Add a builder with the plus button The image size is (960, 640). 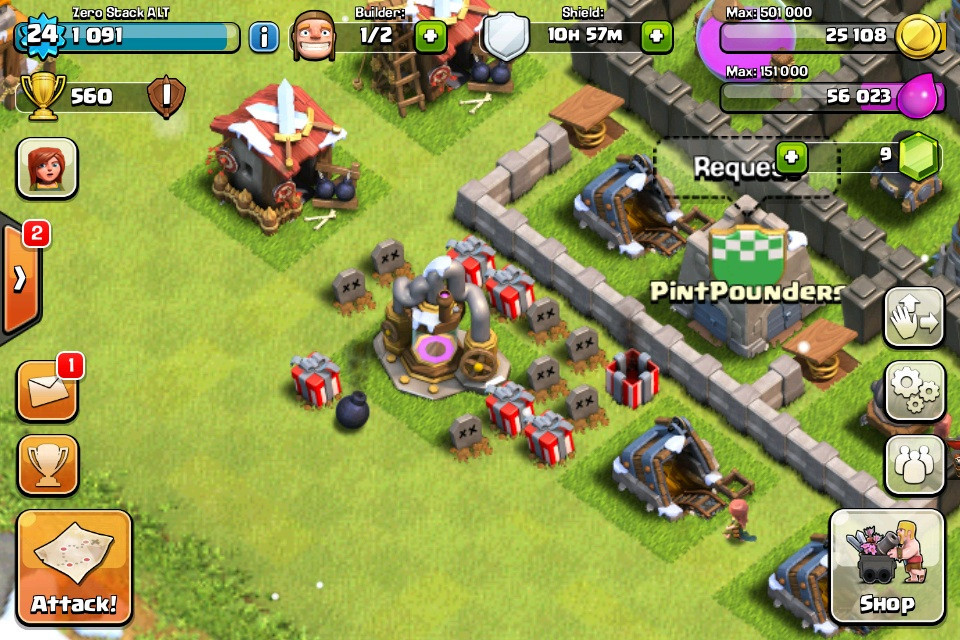pos(430,37)
